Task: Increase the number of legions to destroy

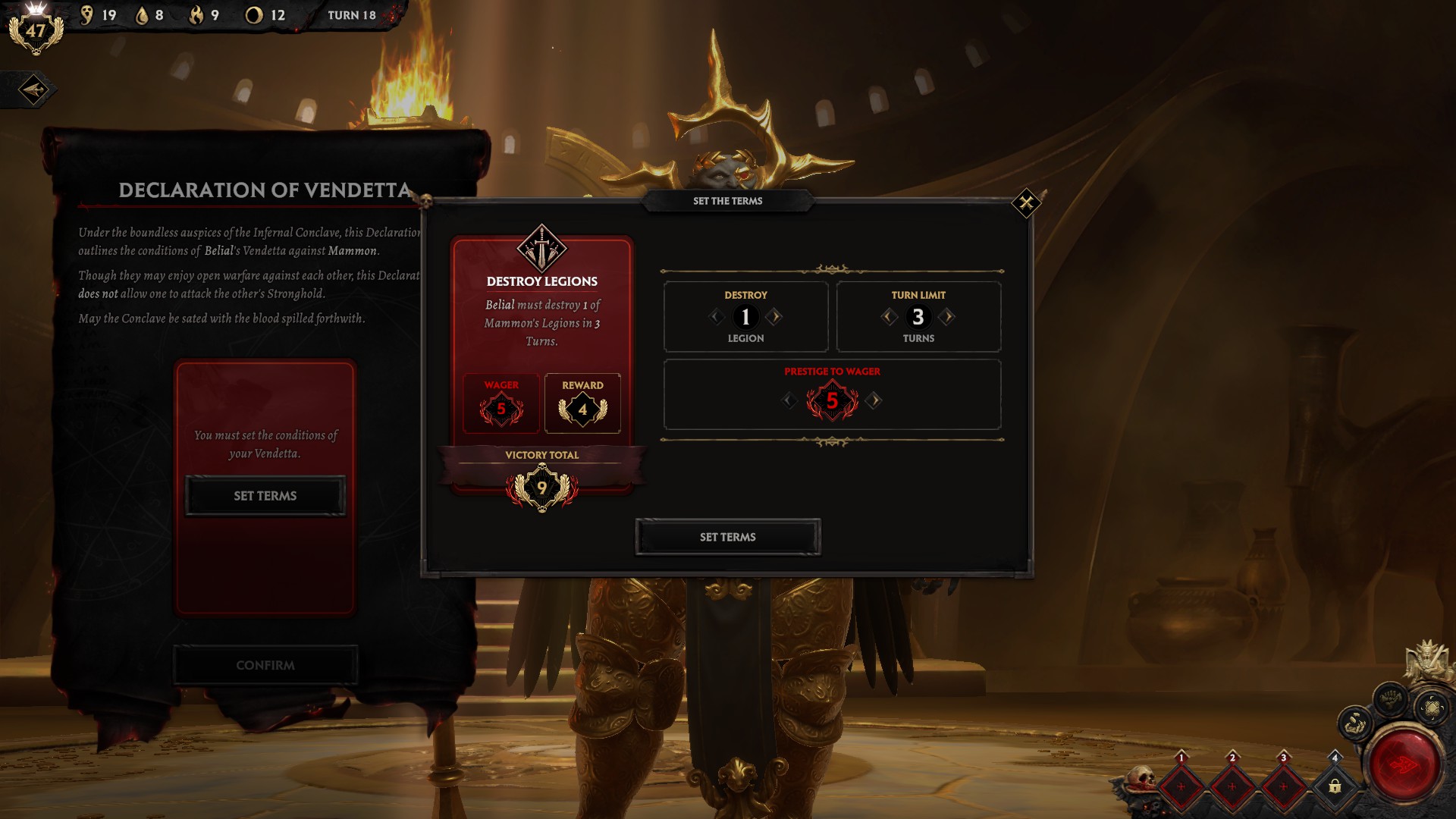Action: coord(774,316)
